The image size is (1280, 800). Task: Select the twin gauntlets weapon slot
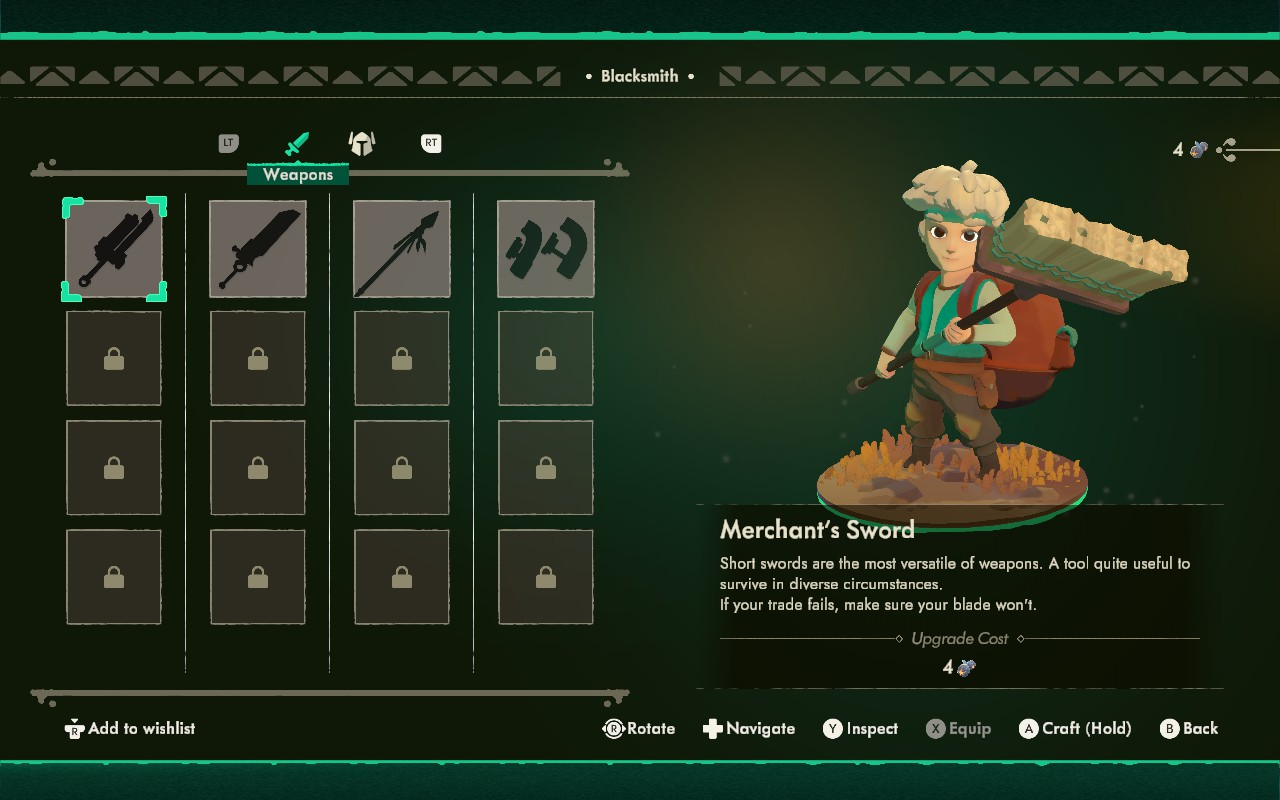(546, 249)
